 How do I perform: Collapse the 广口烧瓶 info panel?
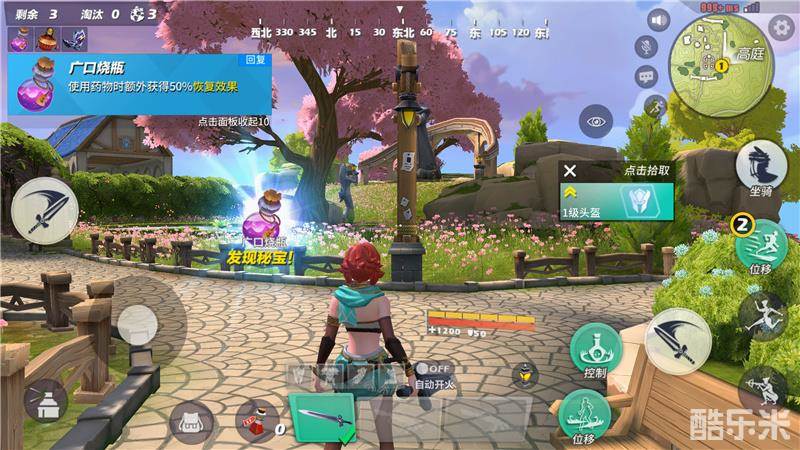click(236, 121)
